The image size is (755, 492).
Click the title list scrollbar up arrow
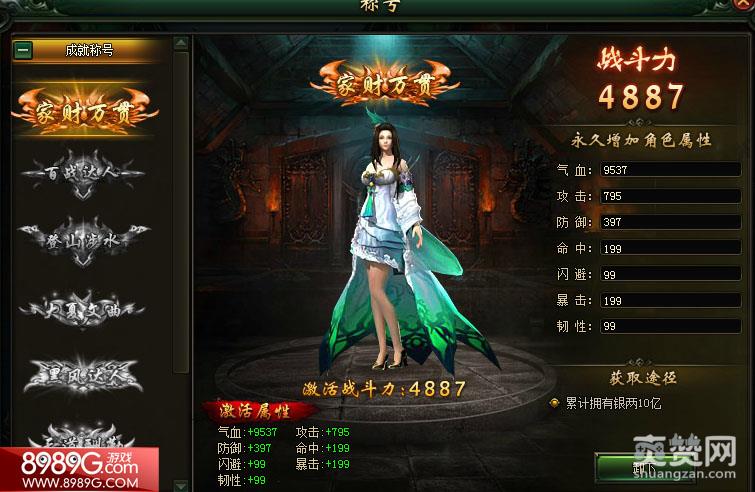[x=181, y=44]
